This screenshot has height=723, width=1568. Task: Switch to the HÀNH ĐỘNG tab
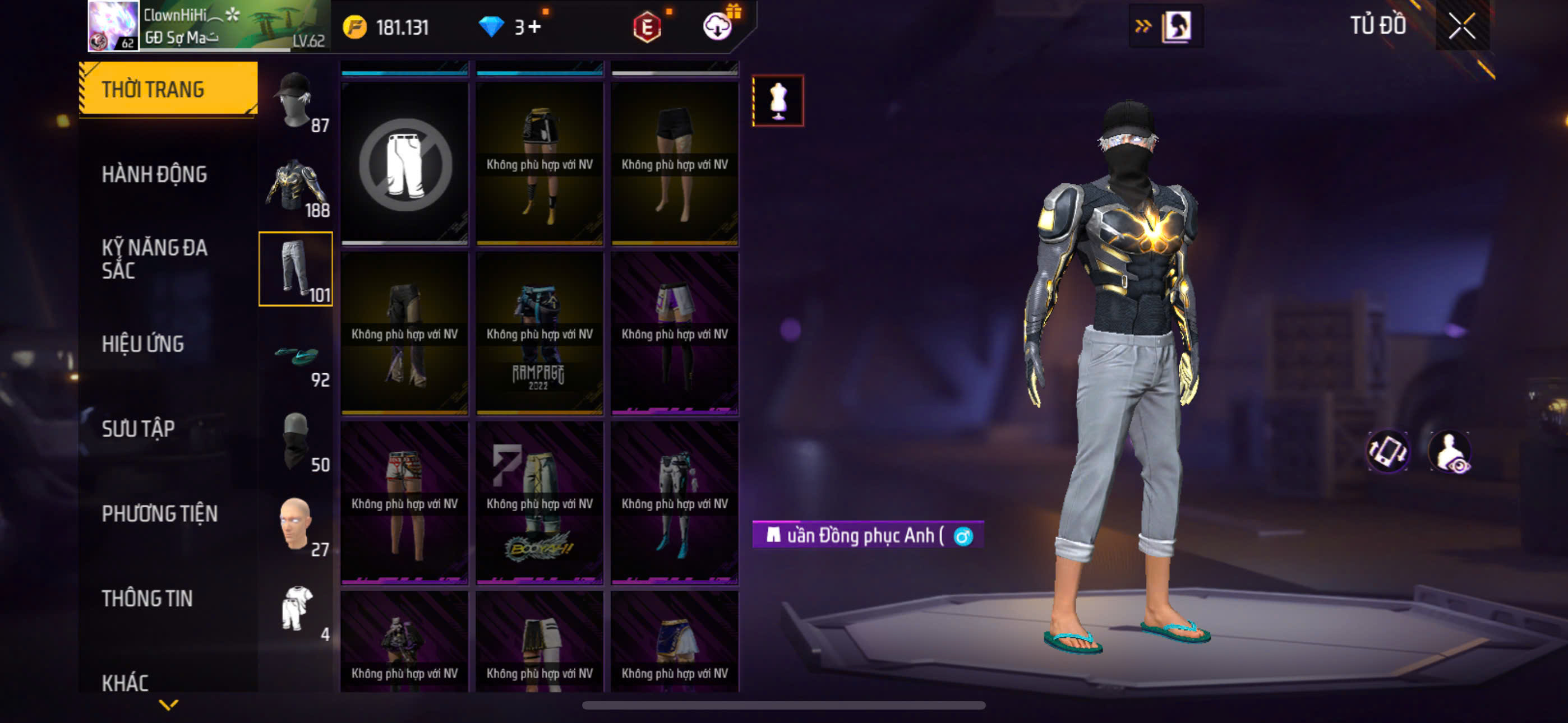pyautogui.click(x=155, y=174)
